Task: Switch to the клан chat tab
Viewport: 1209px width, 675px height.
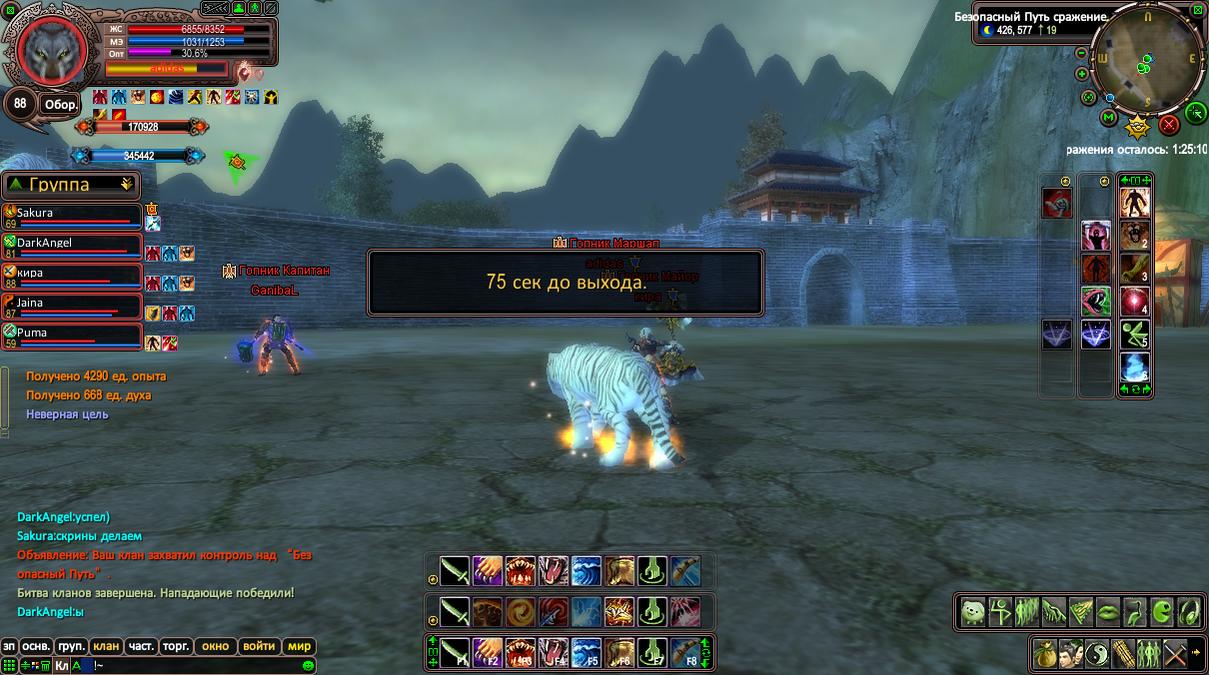Action: click(105, 646)
